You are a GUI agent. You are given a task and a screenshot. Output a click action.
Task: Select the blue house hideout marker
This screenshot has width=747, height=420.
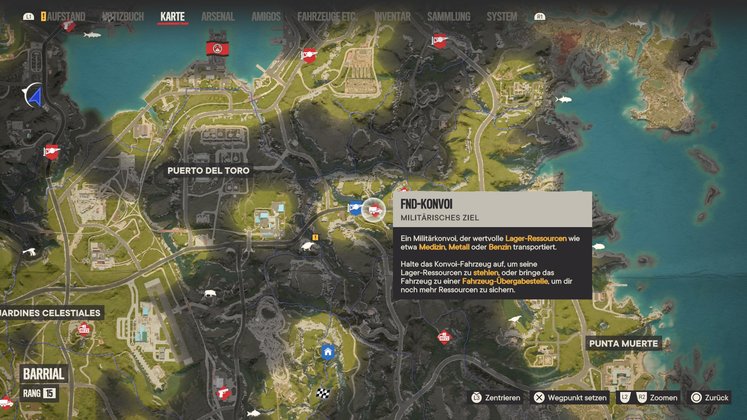click(327, 352)
